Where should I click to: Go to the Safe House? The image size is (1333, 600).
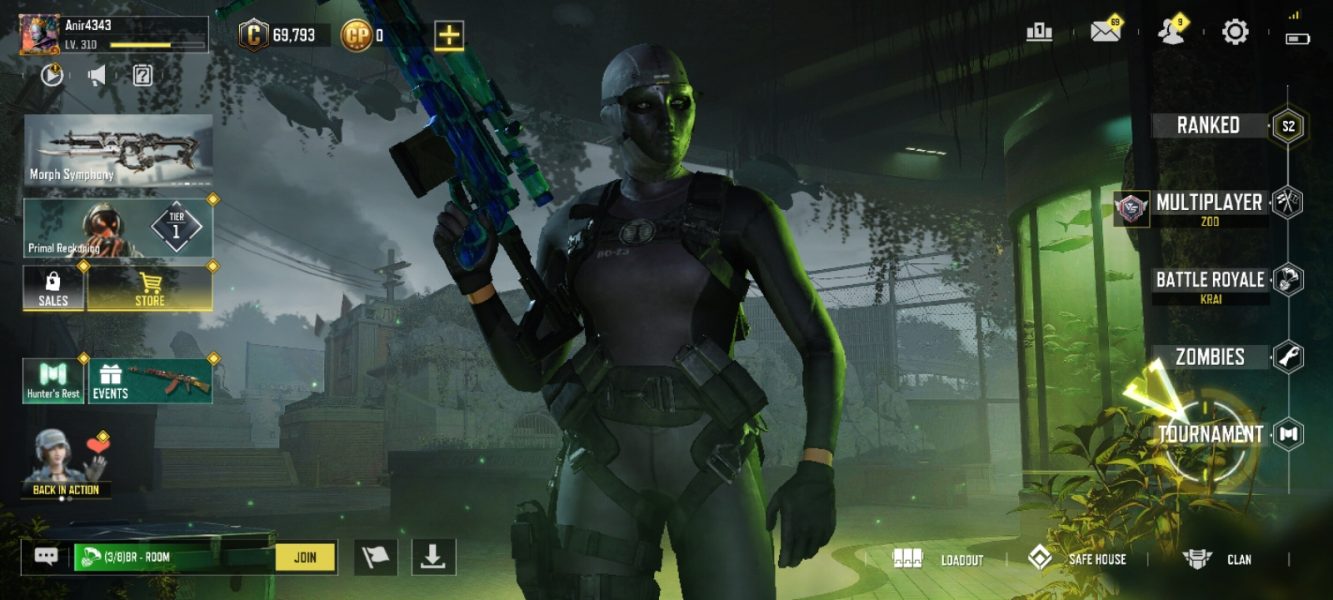pyautogui.click(x=1077, y=559)
